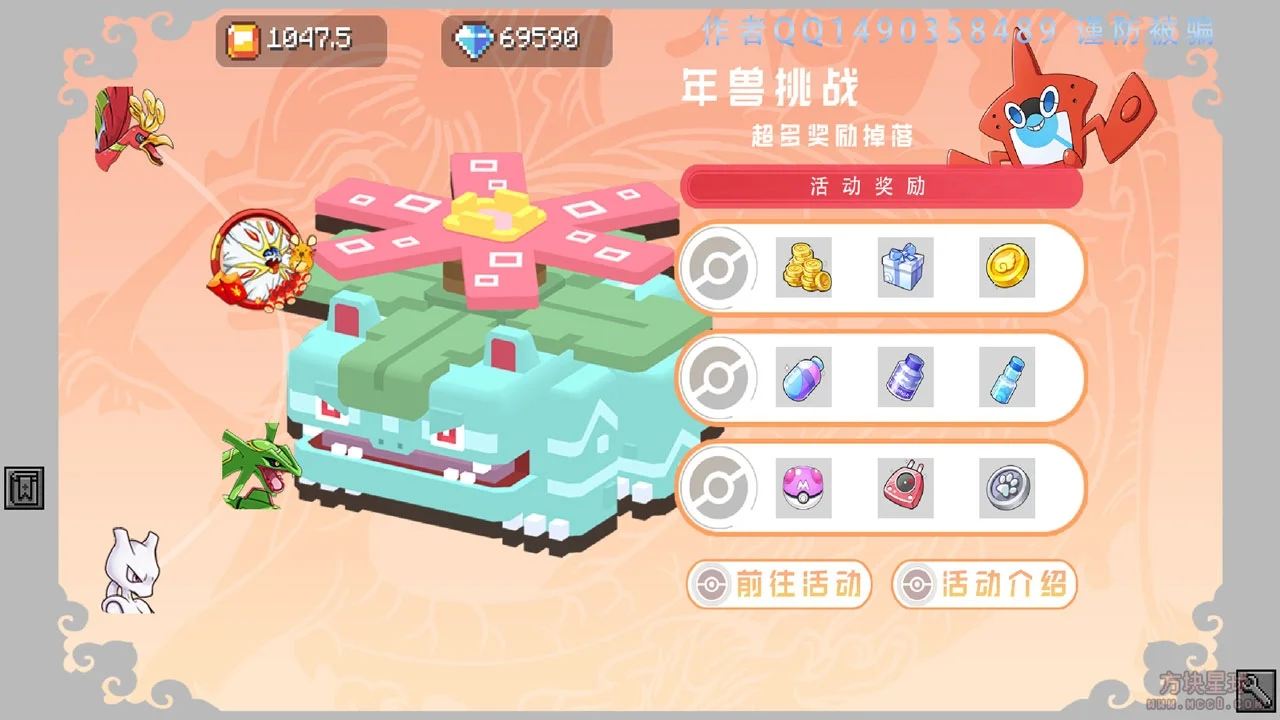1280x720 pixels.
Task: Open the blue gift box reward
Action: coord(905,267)
